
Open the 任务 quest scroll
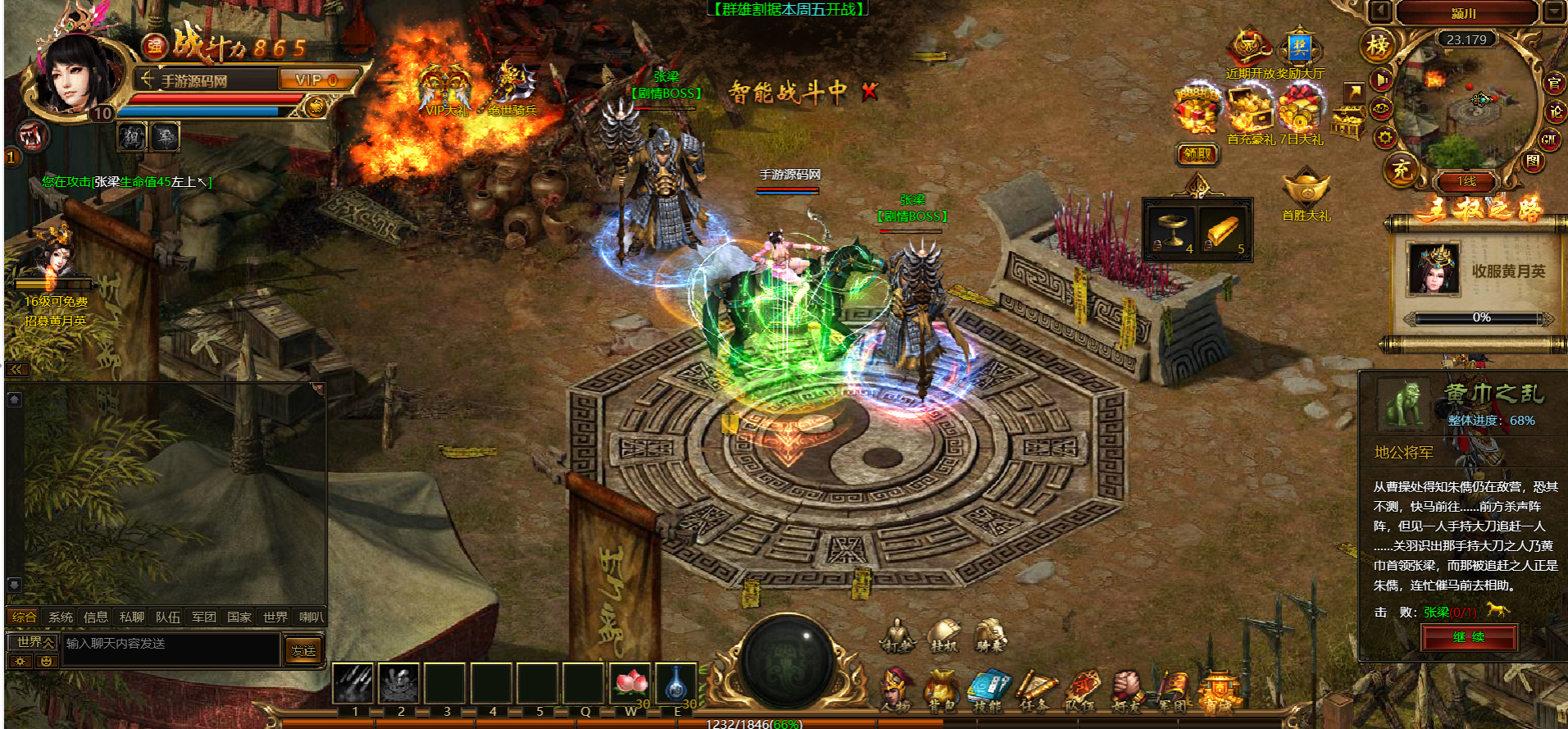[x=1034, y=689]
